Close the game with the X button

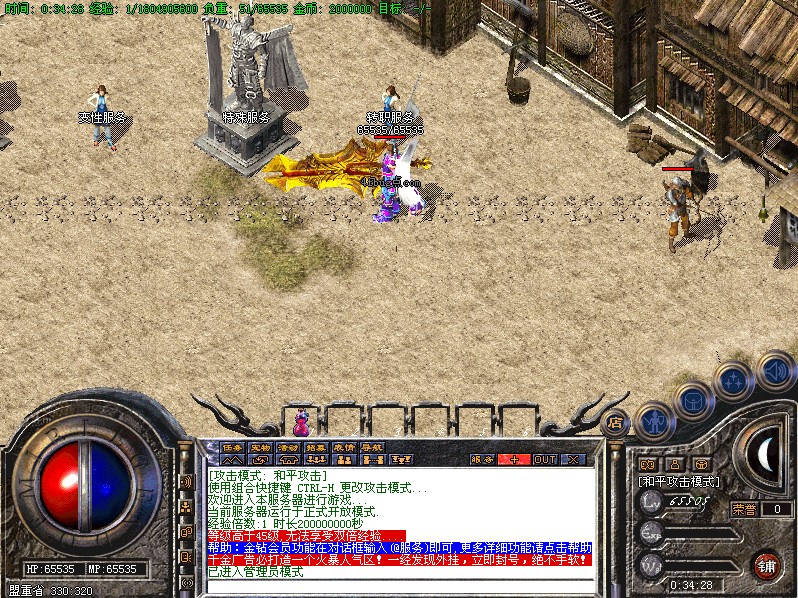(574, 459)
